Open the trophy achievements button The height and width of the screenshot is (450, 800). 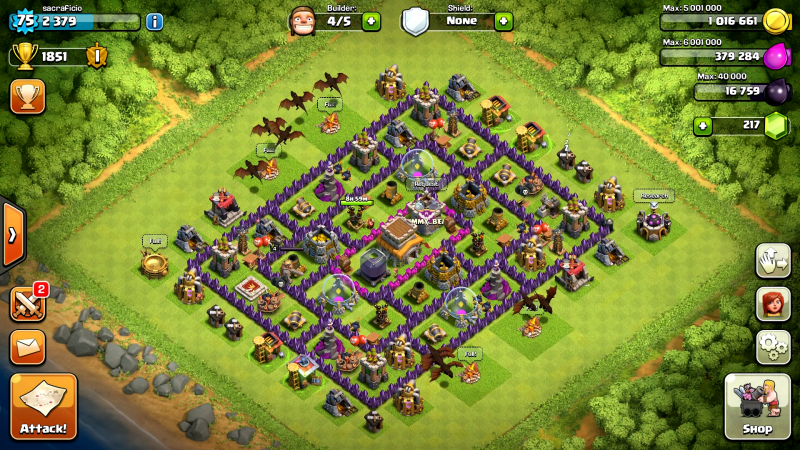point(27,96)
